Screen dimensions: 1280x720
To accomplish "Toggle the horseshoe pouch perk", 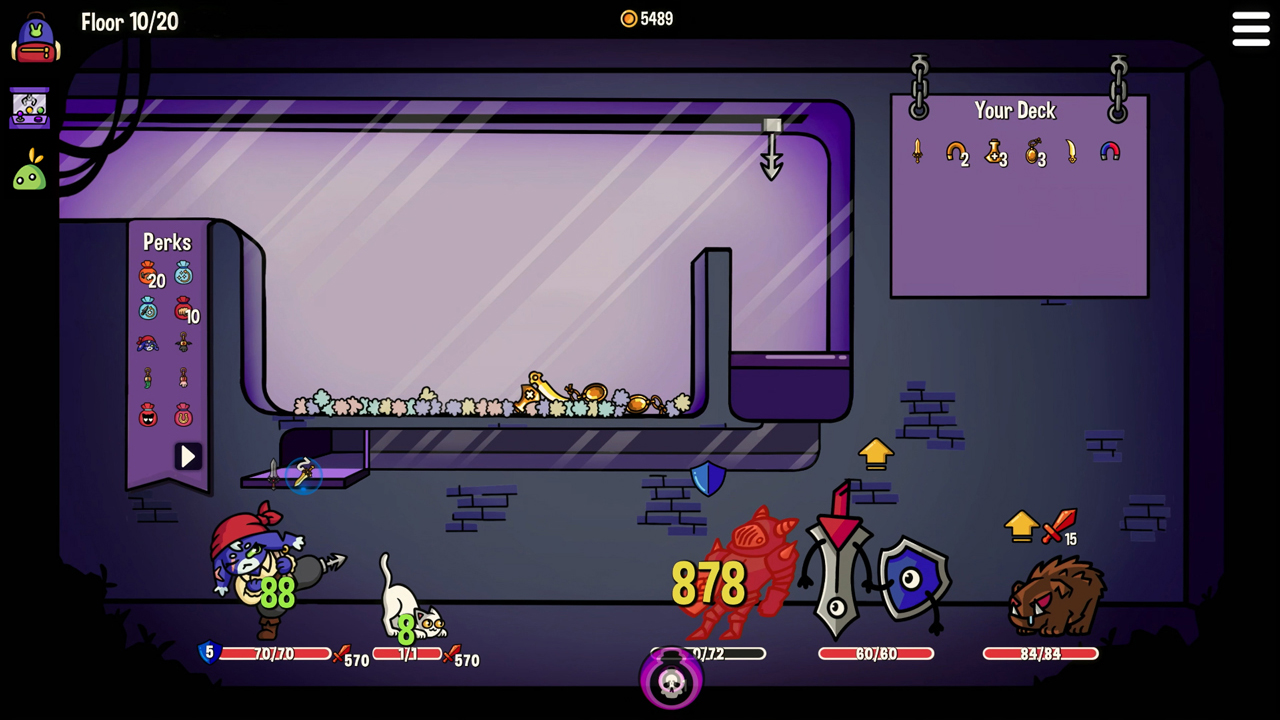I will (182, 413).
